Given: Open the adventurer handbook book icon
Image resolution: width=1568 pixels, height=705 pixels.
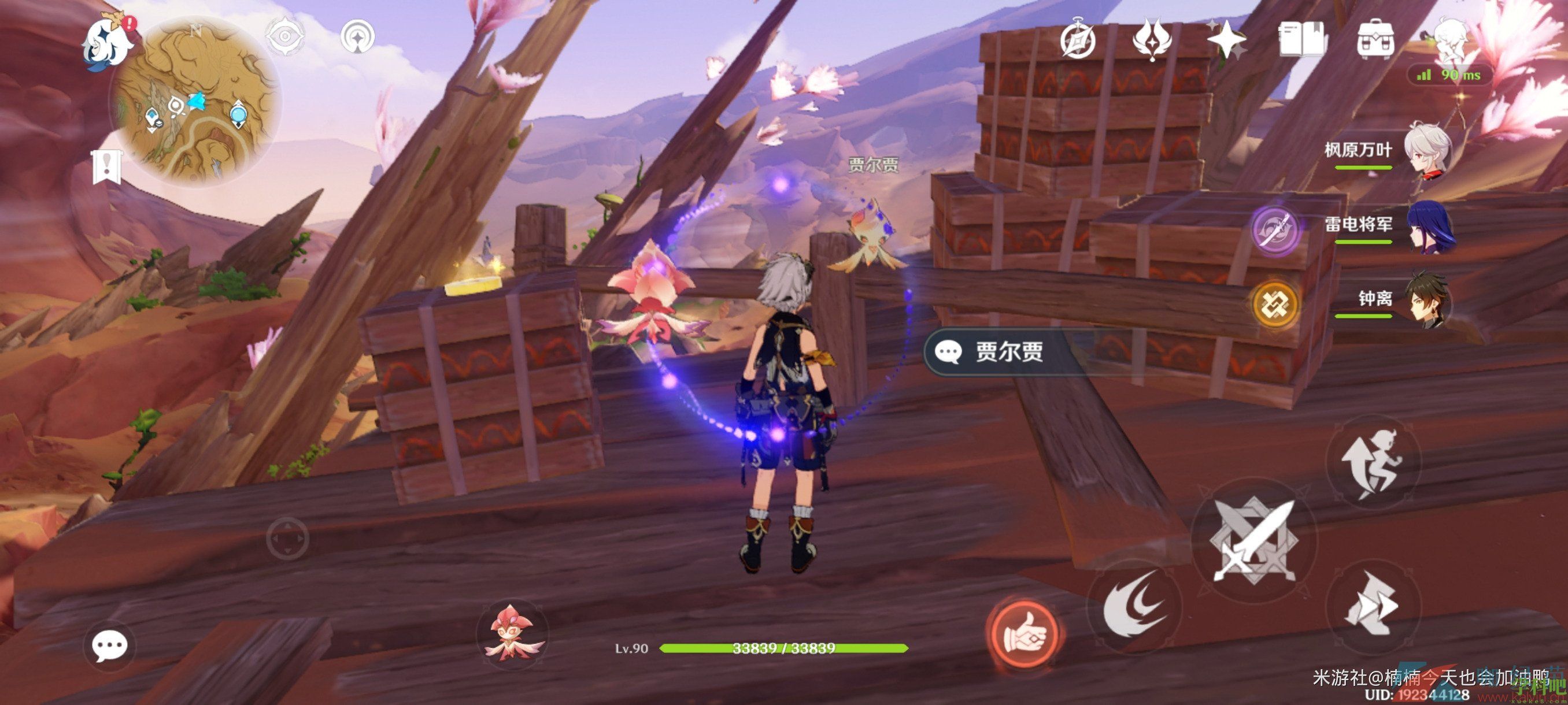Looking at the screenshot, I should tap(1301, 40).
